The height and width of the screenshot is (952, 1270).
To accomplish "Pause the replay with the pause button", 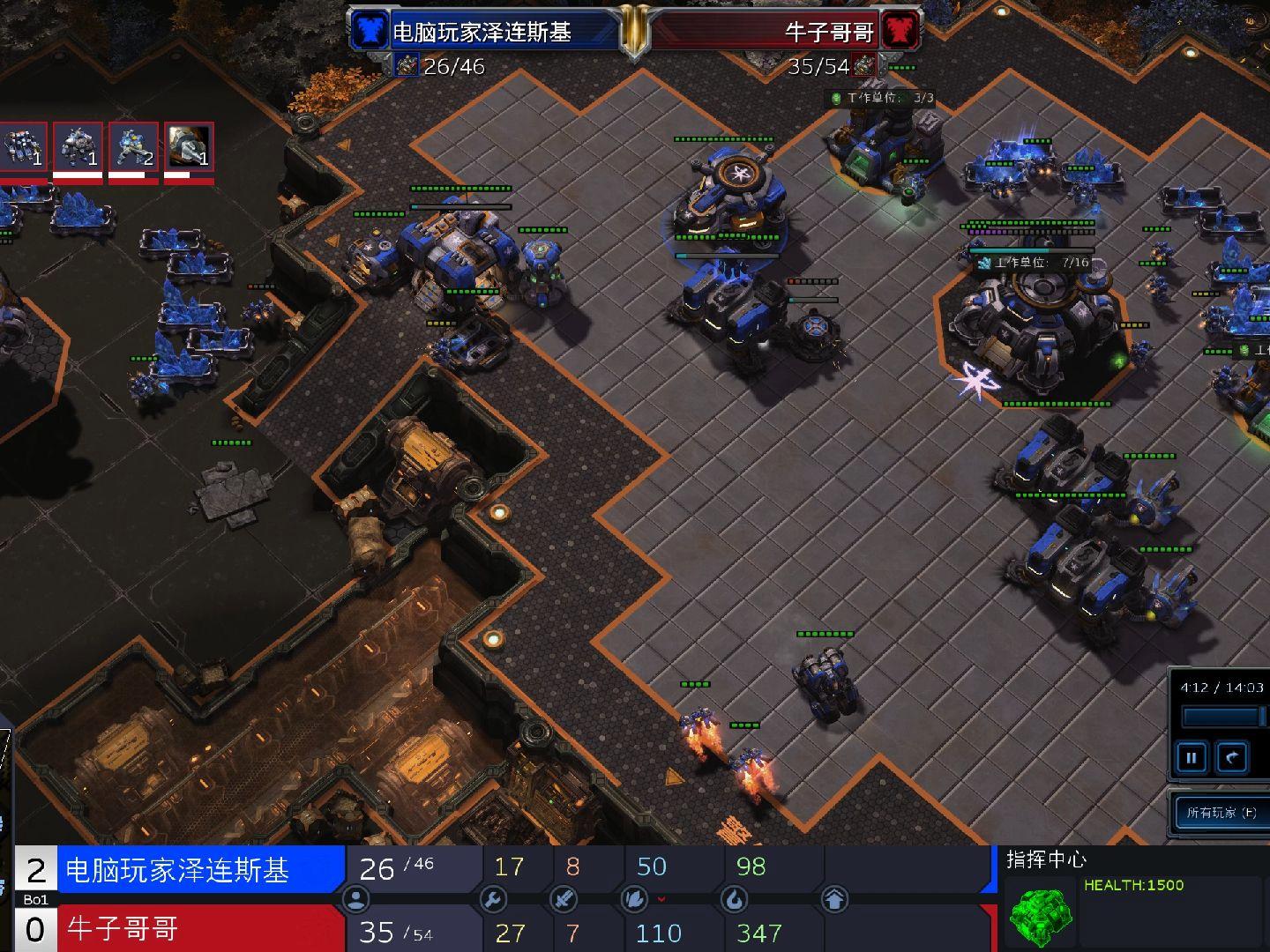I will (x=1191, y=756).
